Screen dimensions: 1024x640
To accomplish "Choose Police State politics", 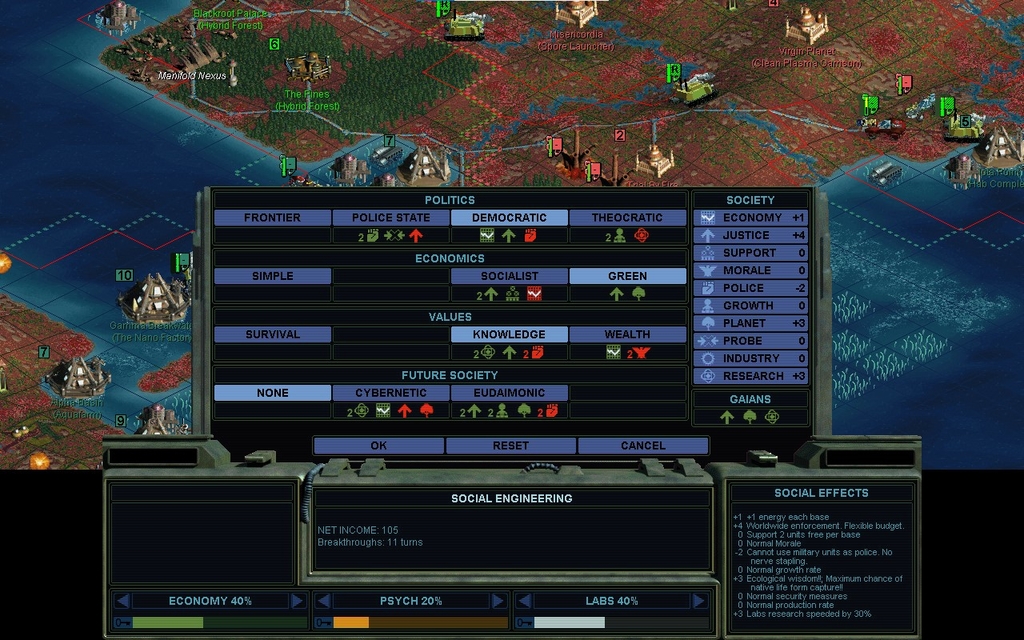I will (391, 217).
